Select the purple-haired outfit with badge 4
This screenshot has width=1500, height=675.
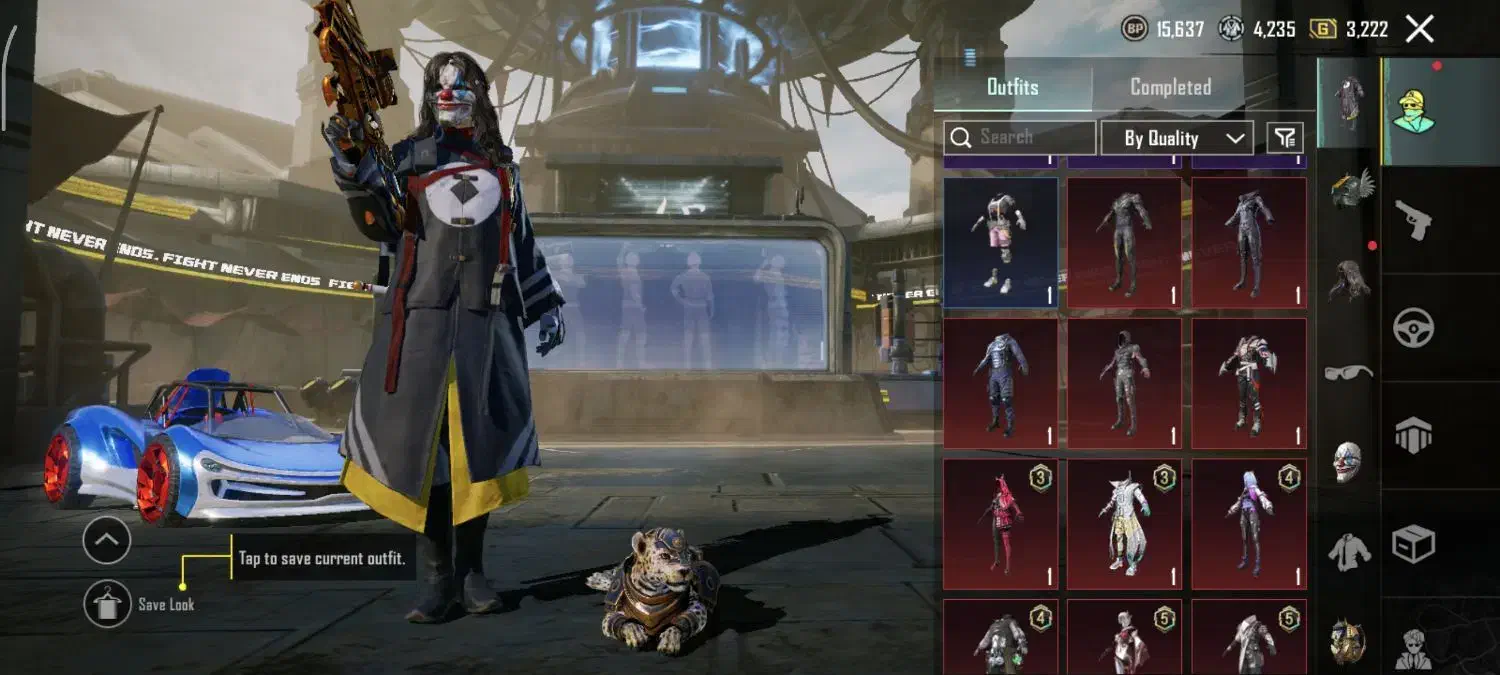[x=1249, y=524]
